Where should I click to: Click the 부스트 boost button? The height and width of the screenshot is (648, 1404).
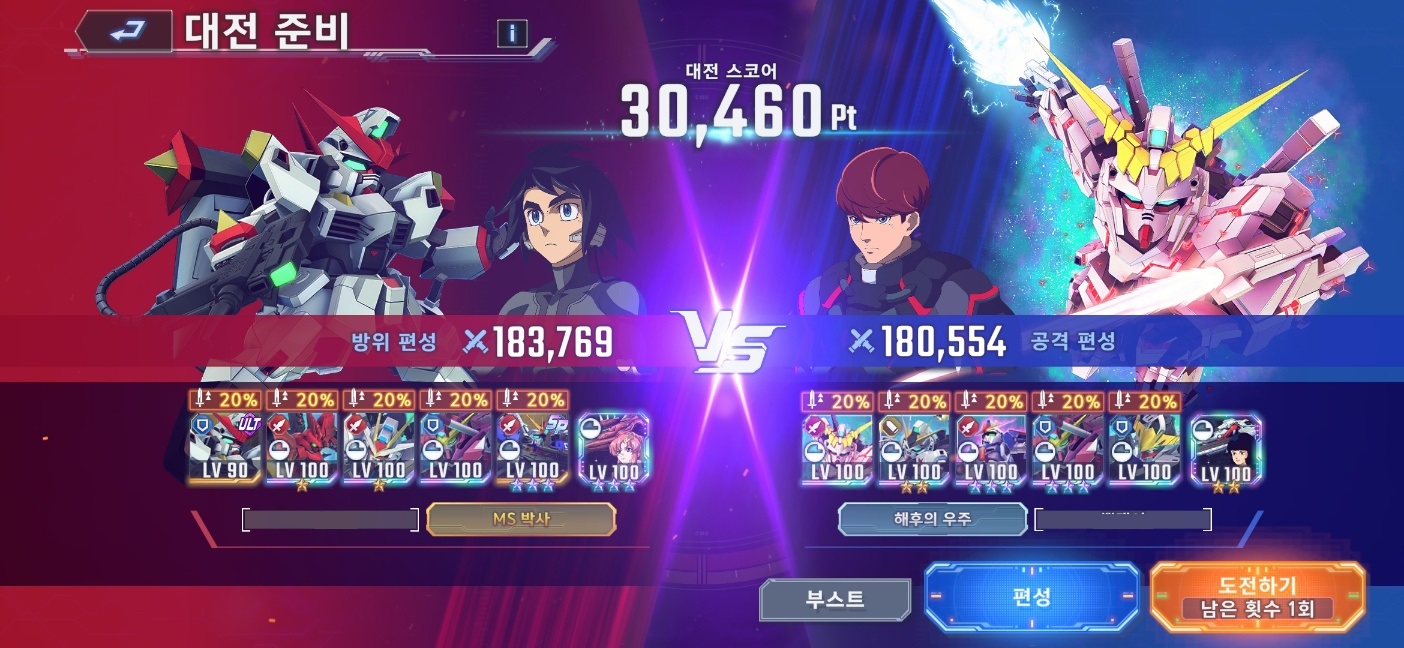click(835, 599)
